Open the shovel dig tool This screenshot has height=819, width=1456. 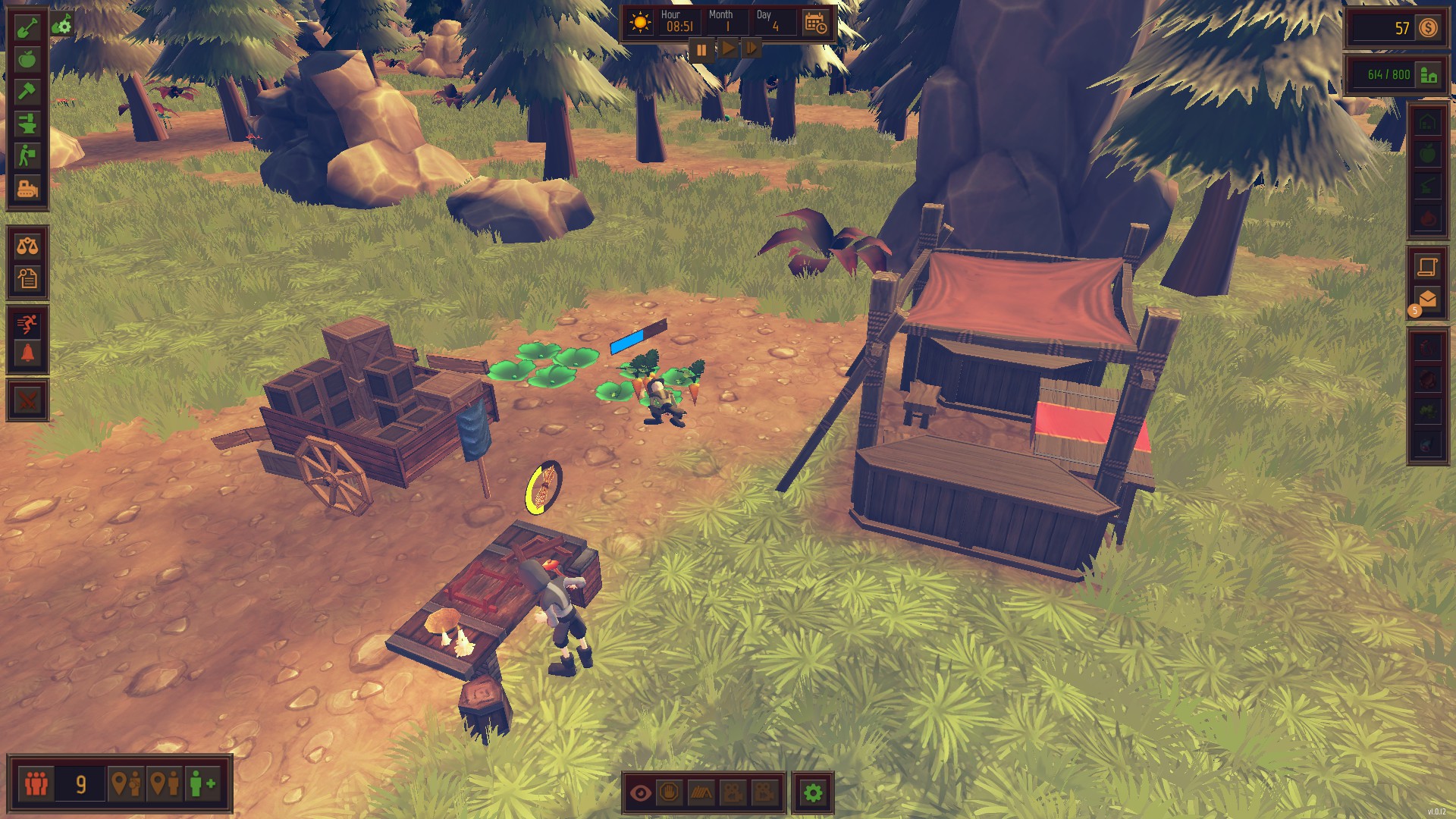pyautogui.click(x=27, y=29)
